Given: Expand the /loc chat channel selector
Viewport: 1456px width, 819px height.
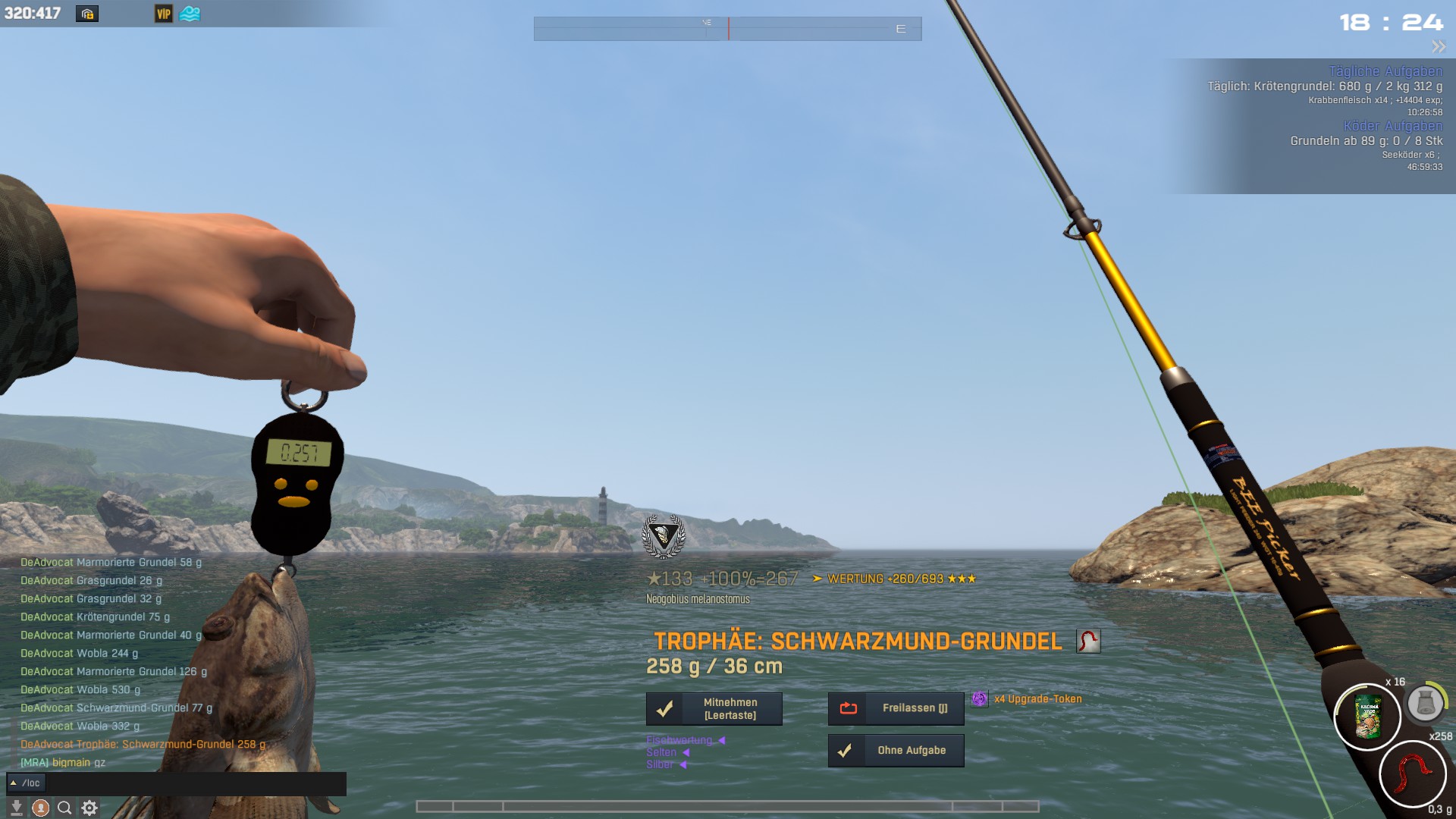Looking at the screenshot, I should click(26, 783).
